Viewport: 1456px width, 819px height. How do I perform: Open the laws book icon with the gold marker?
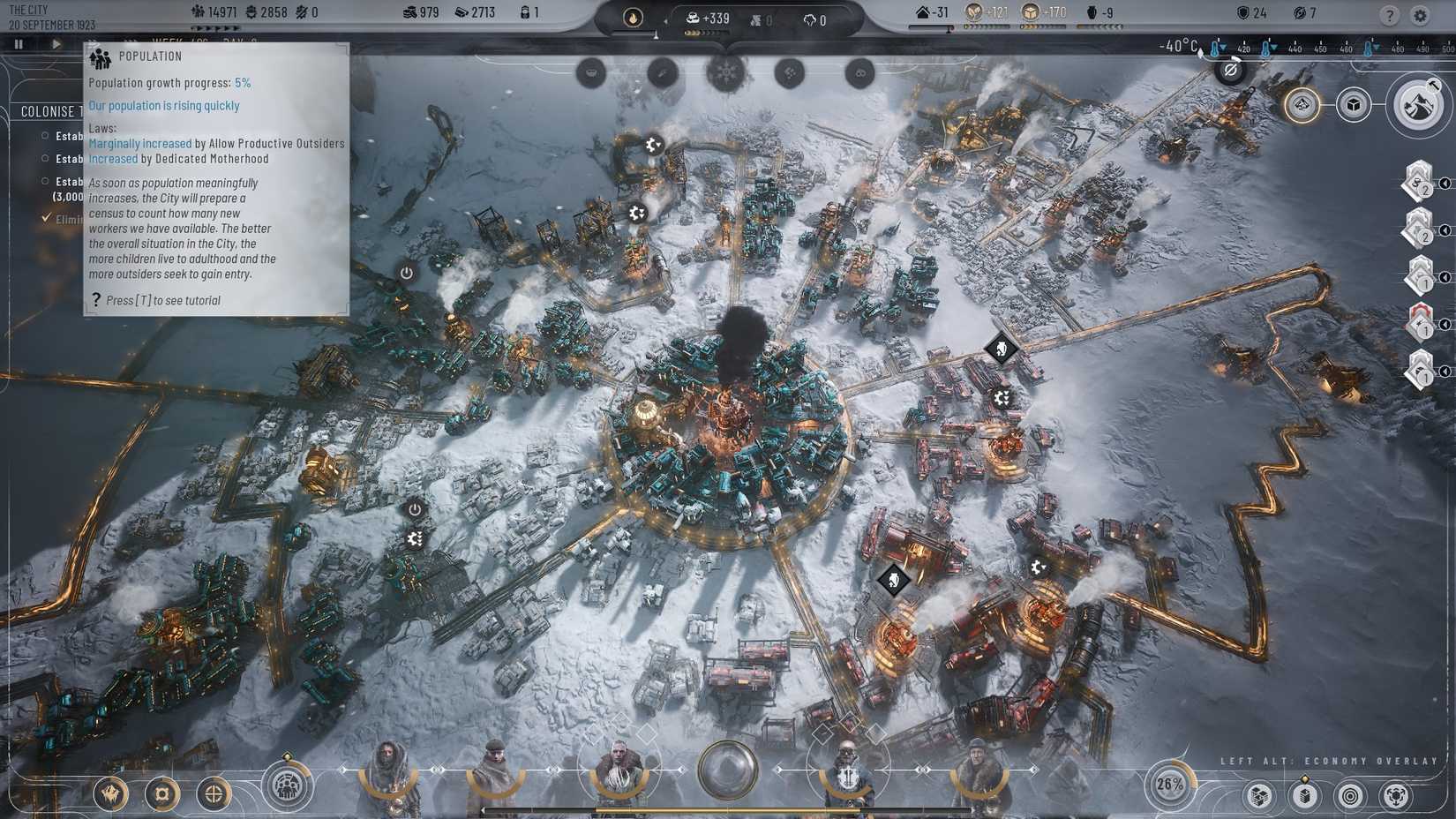point(1303,795)
